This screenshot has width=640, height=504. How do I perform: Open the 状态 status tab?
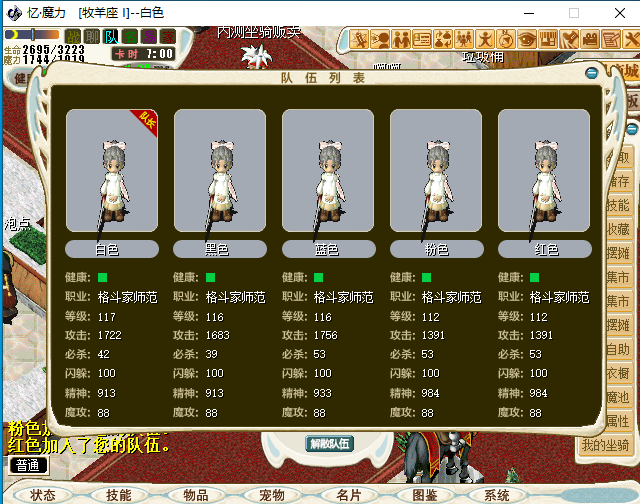pyautogui.click(x=43, y=495)
